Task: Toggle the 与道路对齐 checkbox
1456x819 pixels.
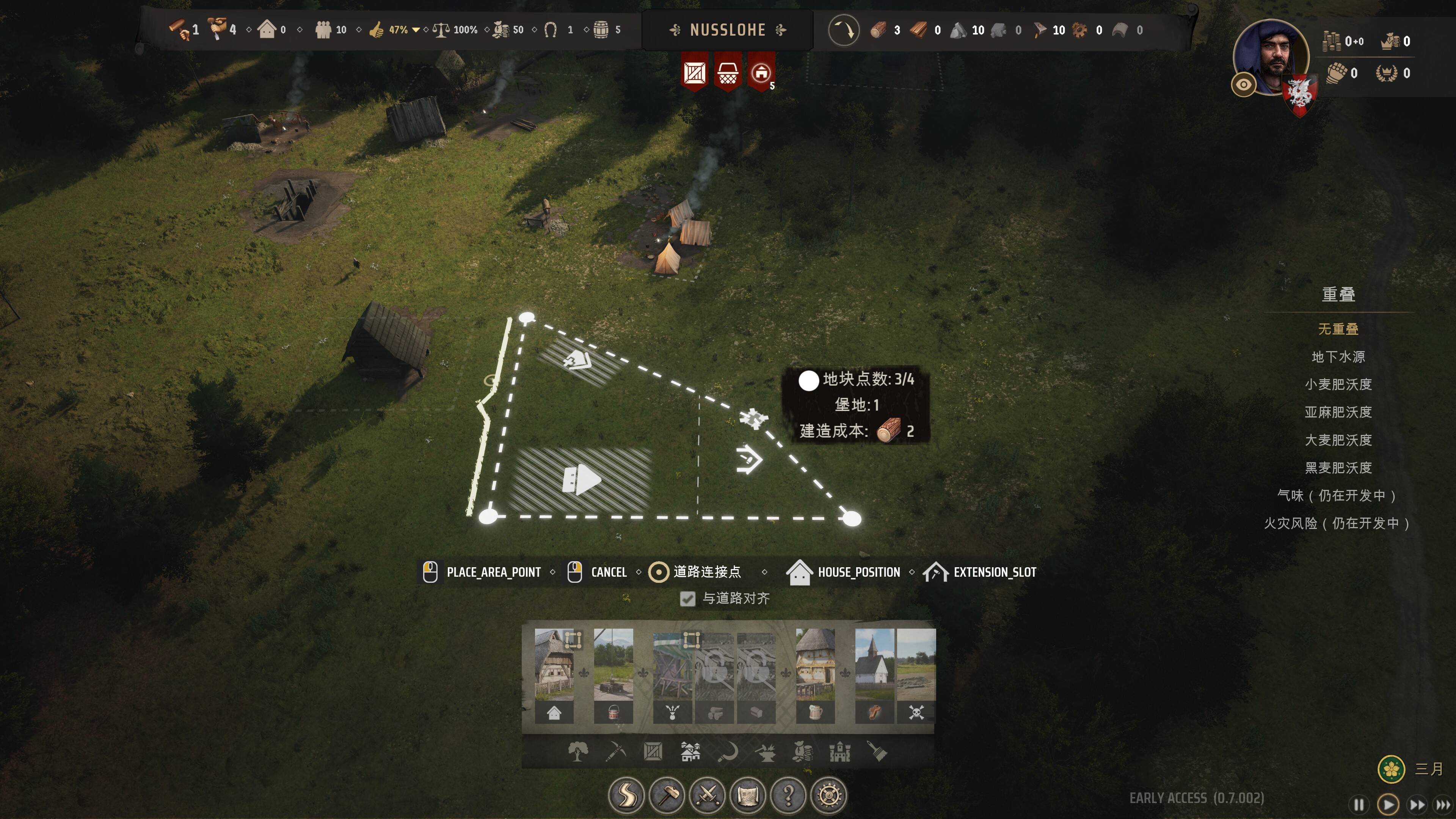Action: 687,599
